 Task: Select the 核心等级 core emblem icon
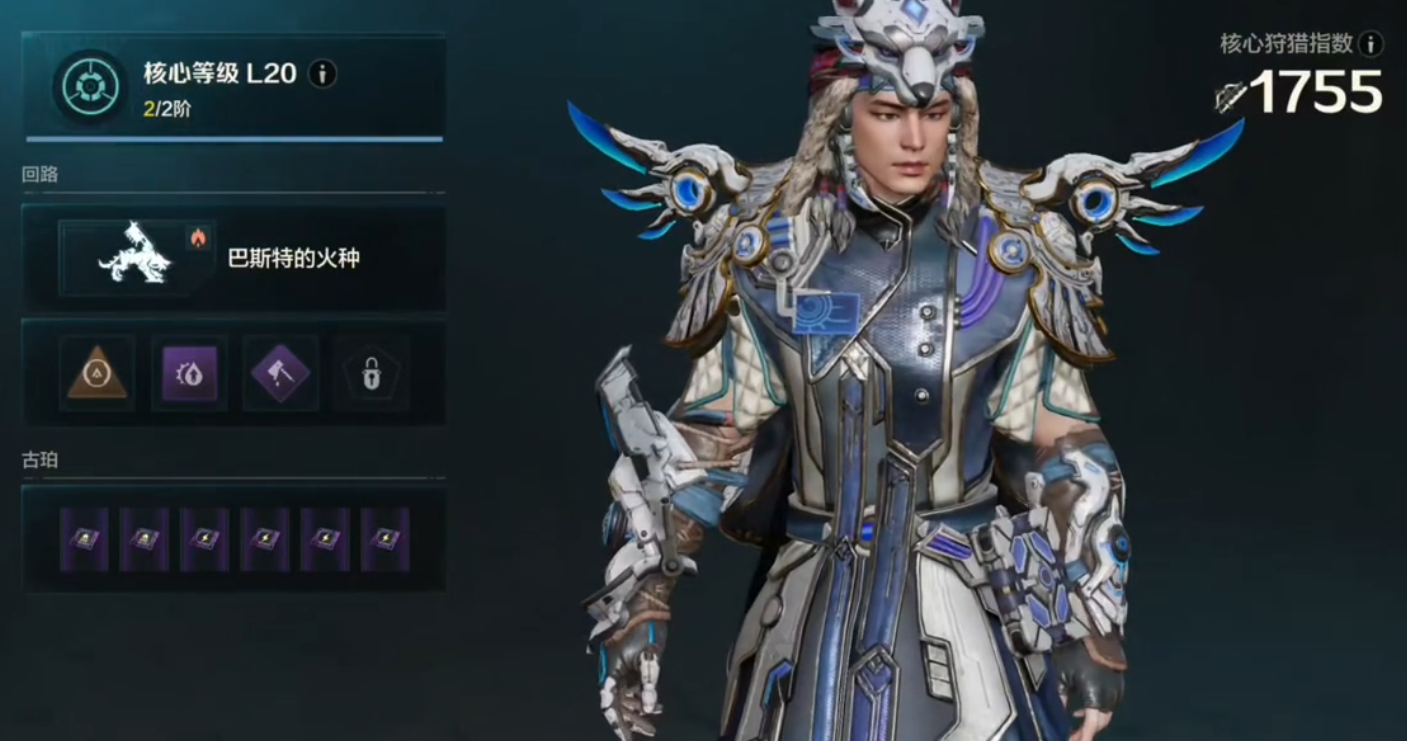[x=91, y=88]
